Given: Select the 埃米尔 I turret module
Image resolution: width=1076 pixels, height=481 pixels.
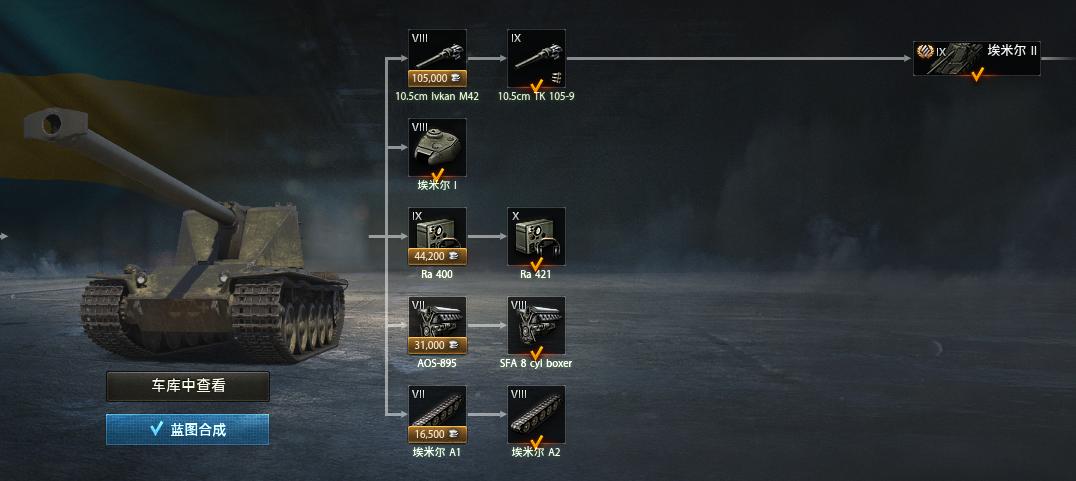Looking at the screenshot, I should pos(437,147).
